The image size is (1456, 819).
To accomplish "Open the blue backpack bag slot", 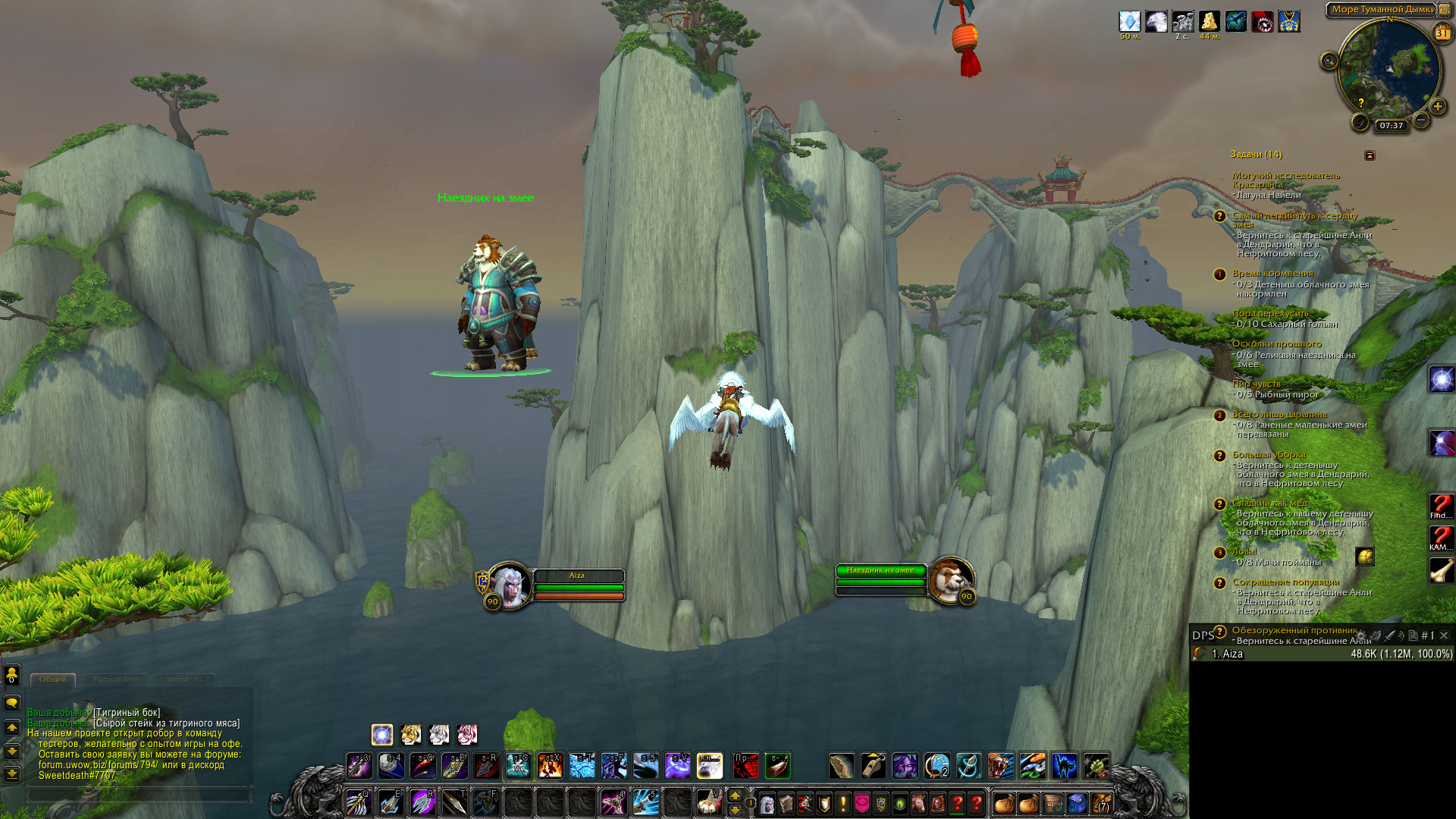I will point(1077,803).
